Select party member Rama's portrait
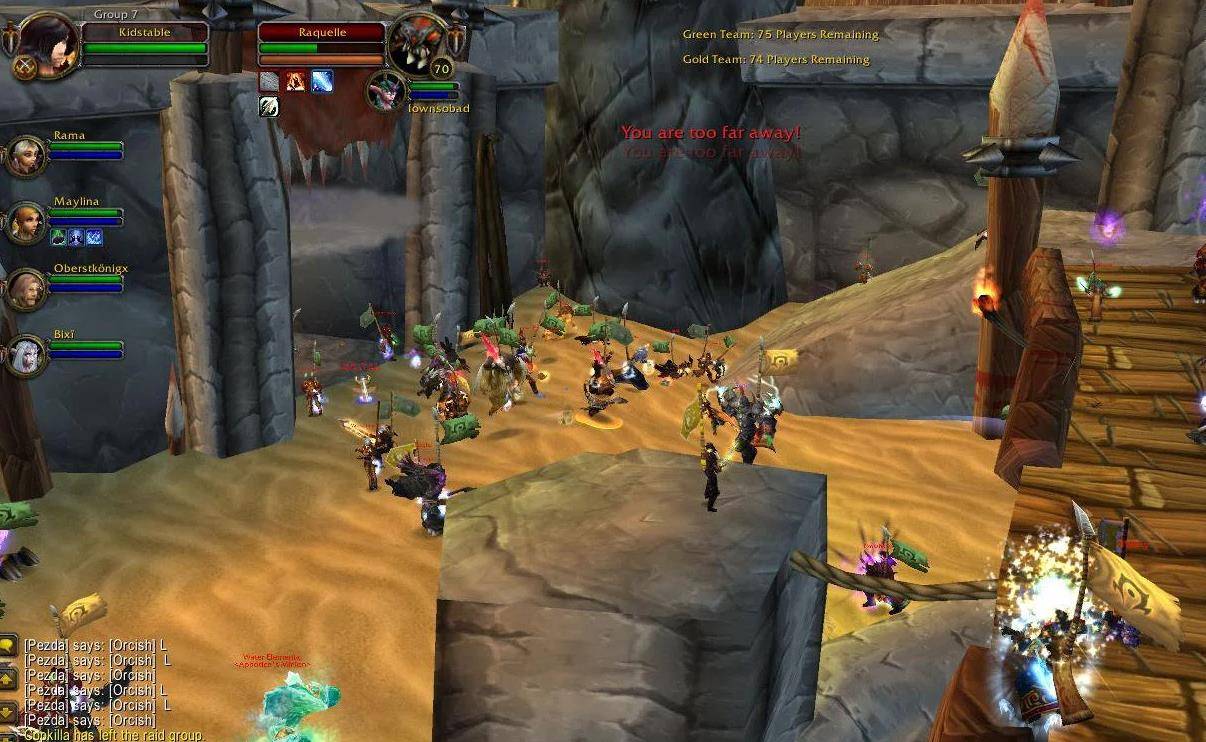 coord(25,156)
